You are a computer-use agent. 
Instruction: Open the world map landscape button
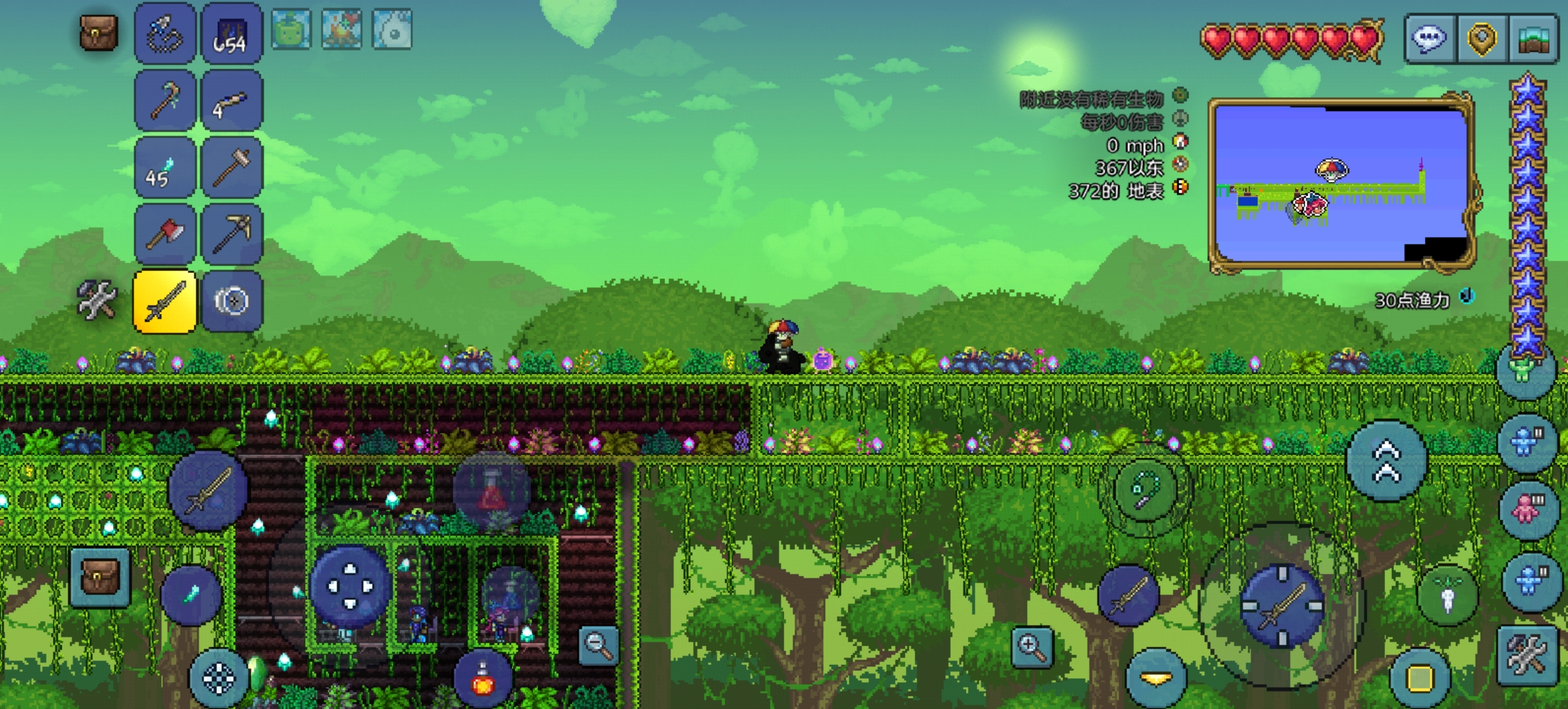tap(1534, 38)
